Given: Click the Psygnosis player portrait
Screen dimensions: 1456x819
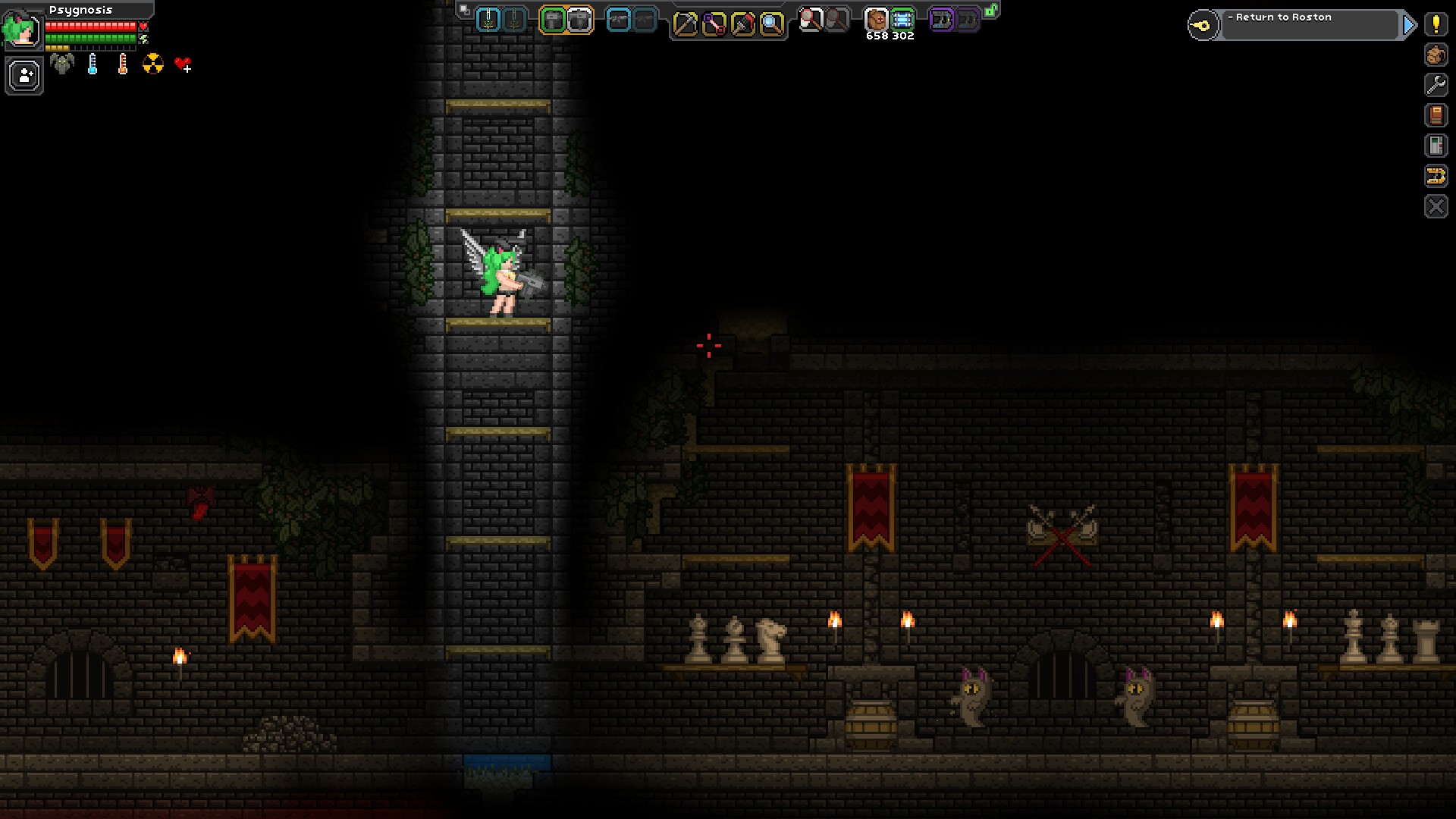Looking at the screenshot, I should [21, 29].
